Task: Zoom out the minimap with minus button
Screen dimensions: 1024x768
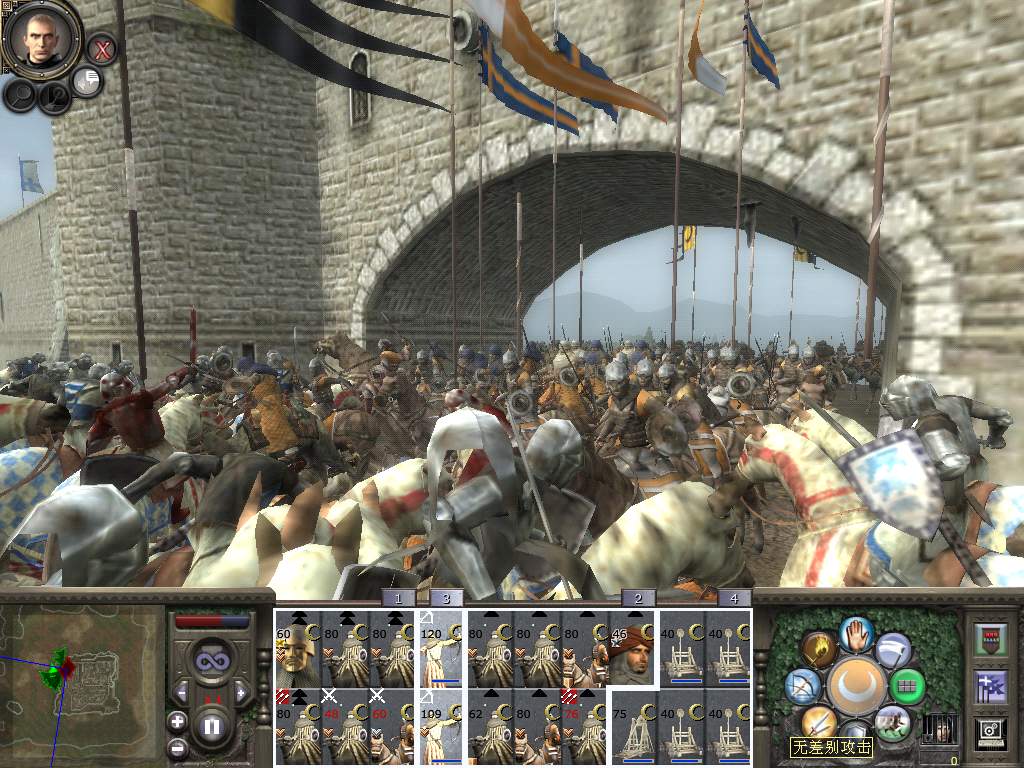Action: click(x=177, y=746)
